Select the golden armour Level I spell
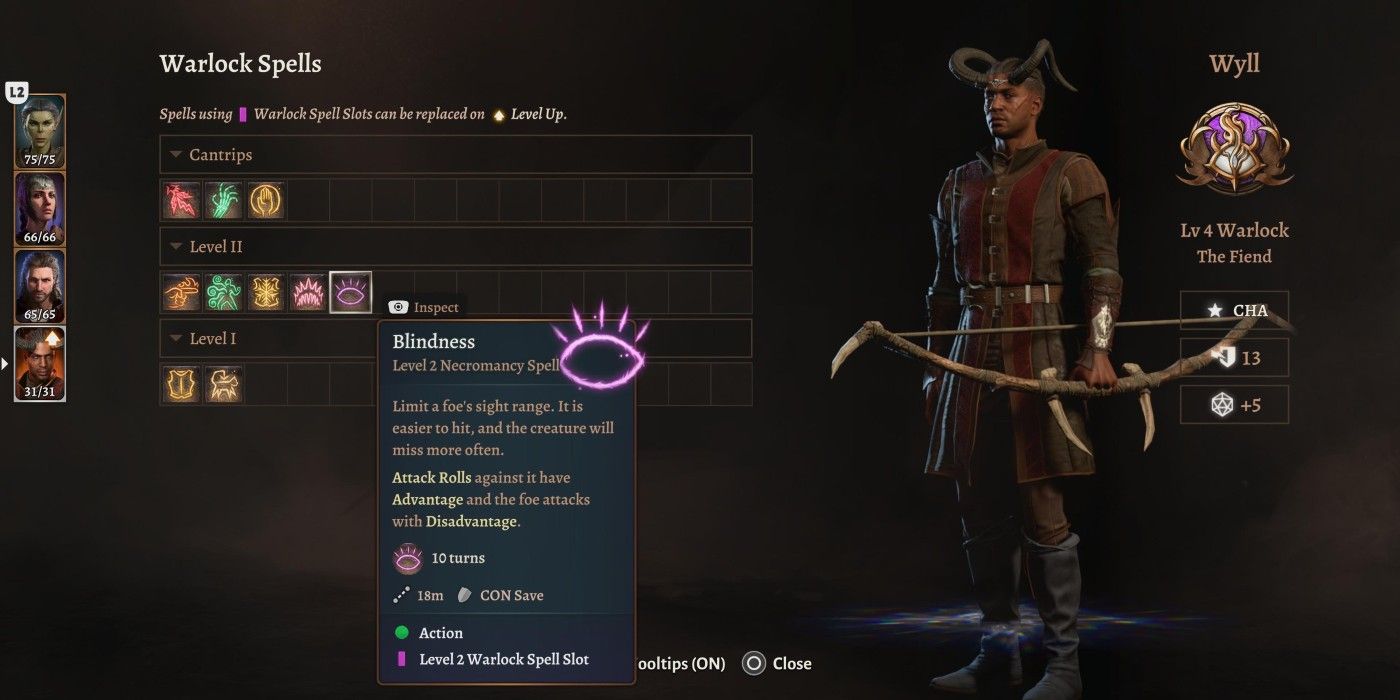The height and width of the screenshot is (700, 1400). point(181,384)
